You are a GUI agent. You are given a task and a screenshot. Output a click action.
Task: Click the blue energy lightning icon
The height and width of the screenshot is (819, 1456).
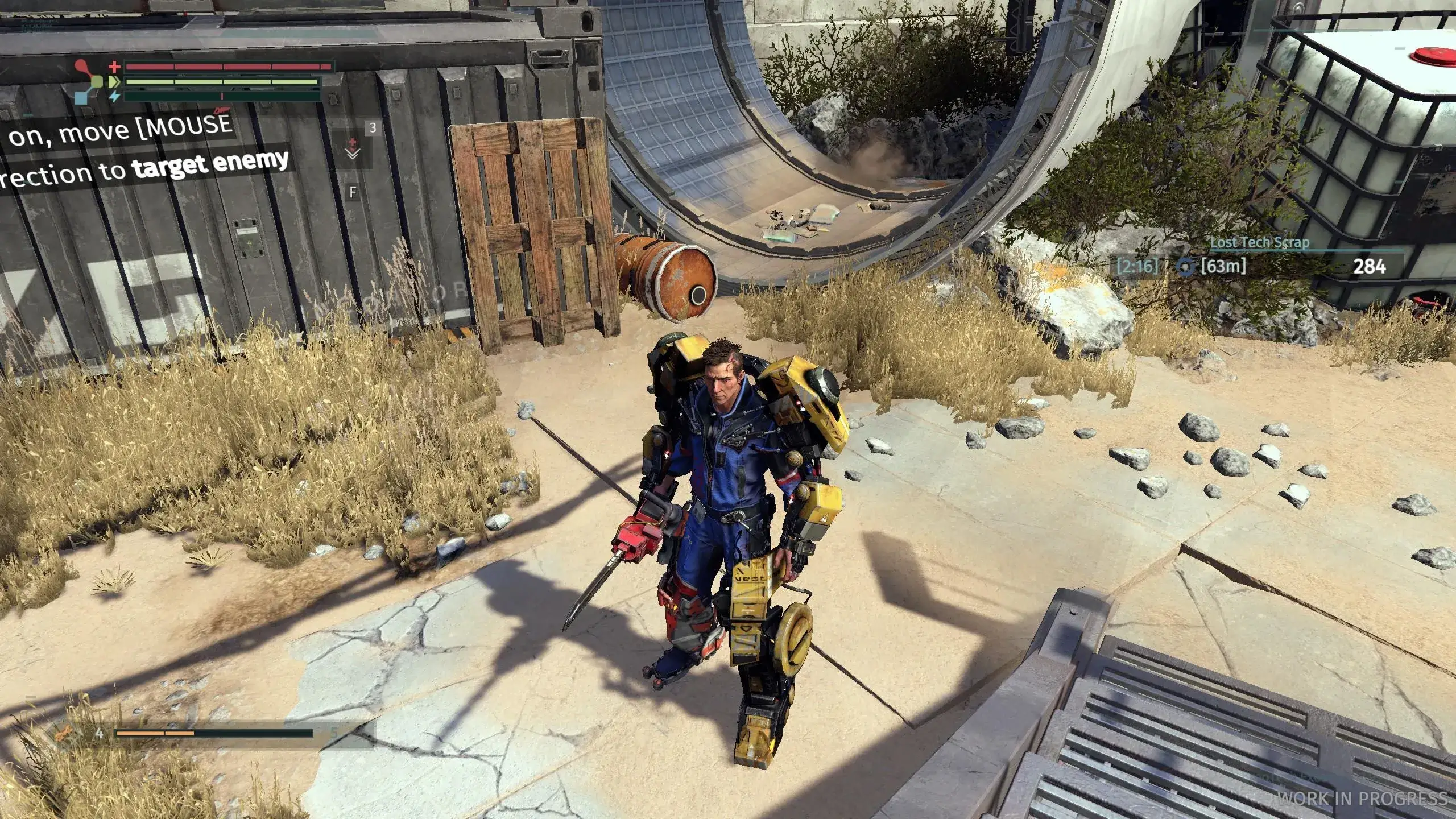coord(115,97)
